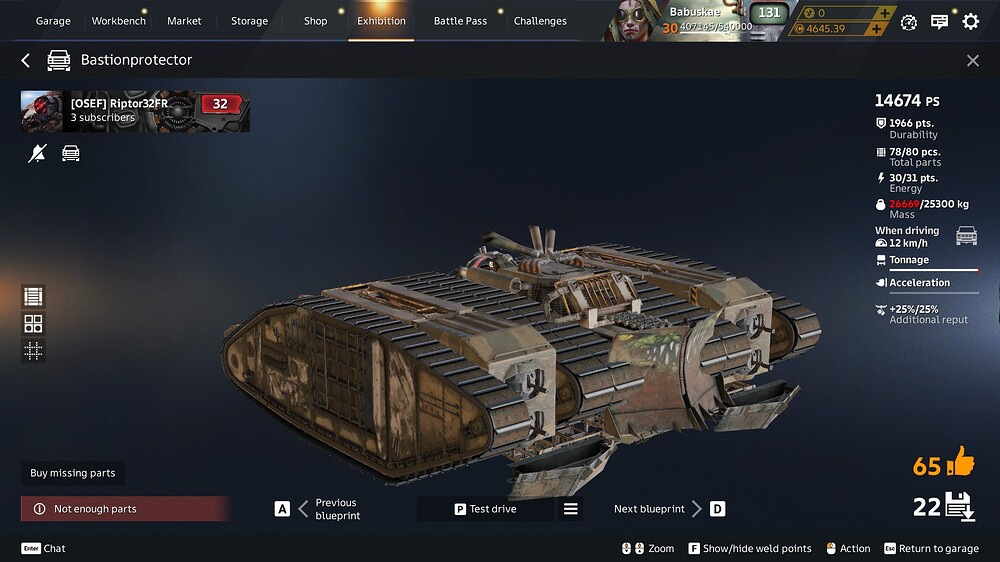
Task: Open the menu beside Test drive
Action: (570, 509)
